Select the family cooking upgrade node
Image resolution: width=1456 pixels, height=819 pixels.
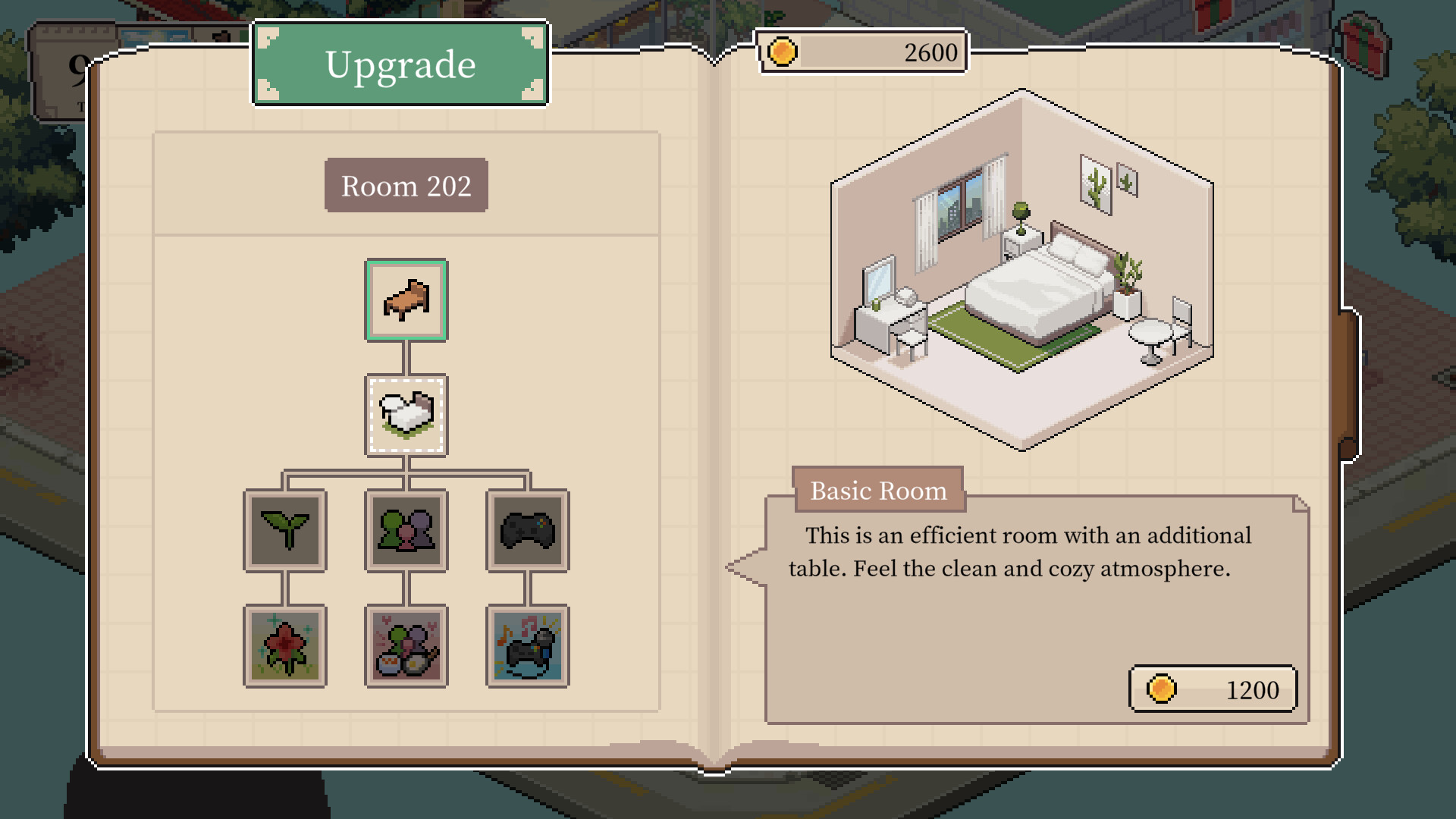406,646
